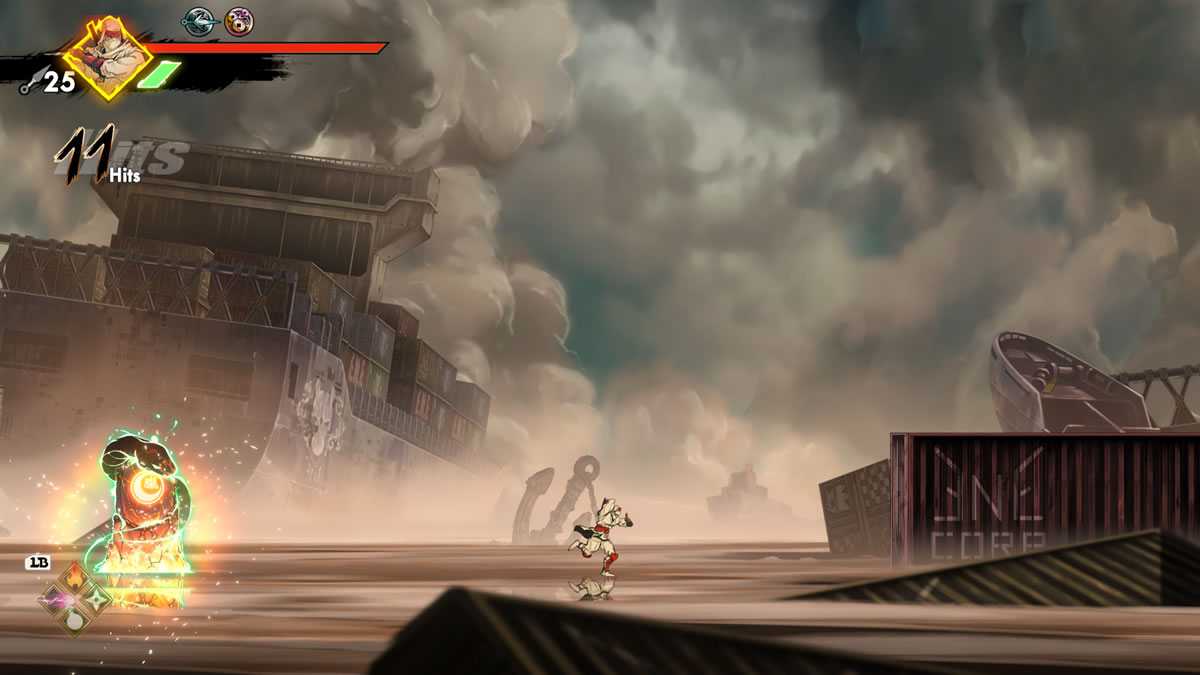Activate the white bomb ninpo skill
Viewport: 1200px width, 675px height.
pyautogui.click(x=75, y=620)
